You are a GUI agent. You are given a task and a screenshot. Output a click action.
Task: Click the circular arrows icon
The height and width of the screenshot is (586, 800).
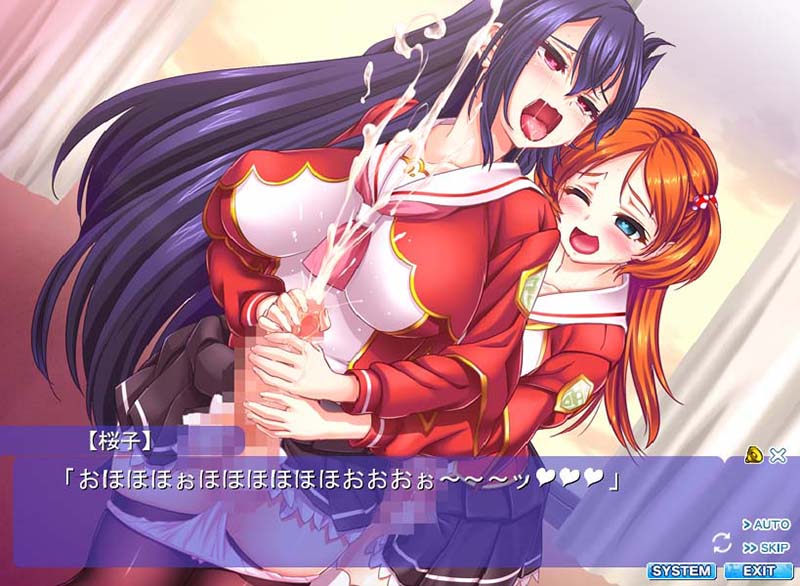point(721,542)
